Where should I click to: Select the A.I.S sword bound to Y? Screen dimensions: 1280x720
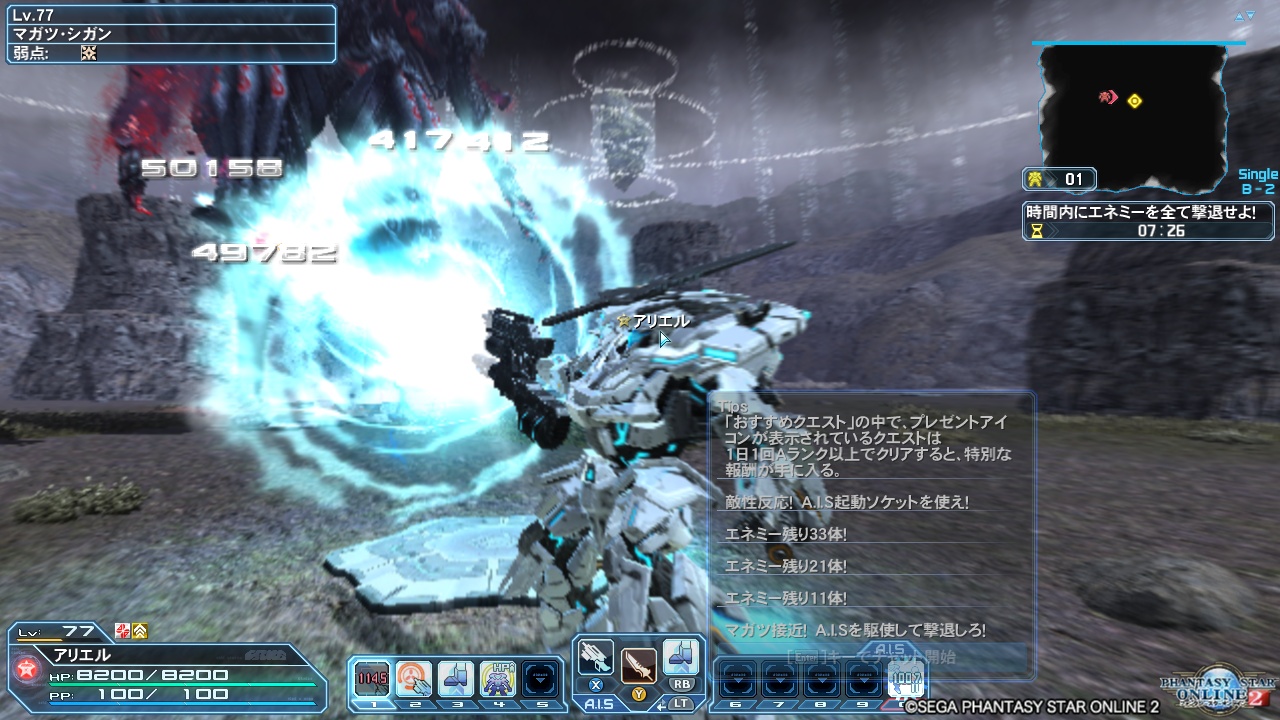pyautogui.click(x=638, y=666)
